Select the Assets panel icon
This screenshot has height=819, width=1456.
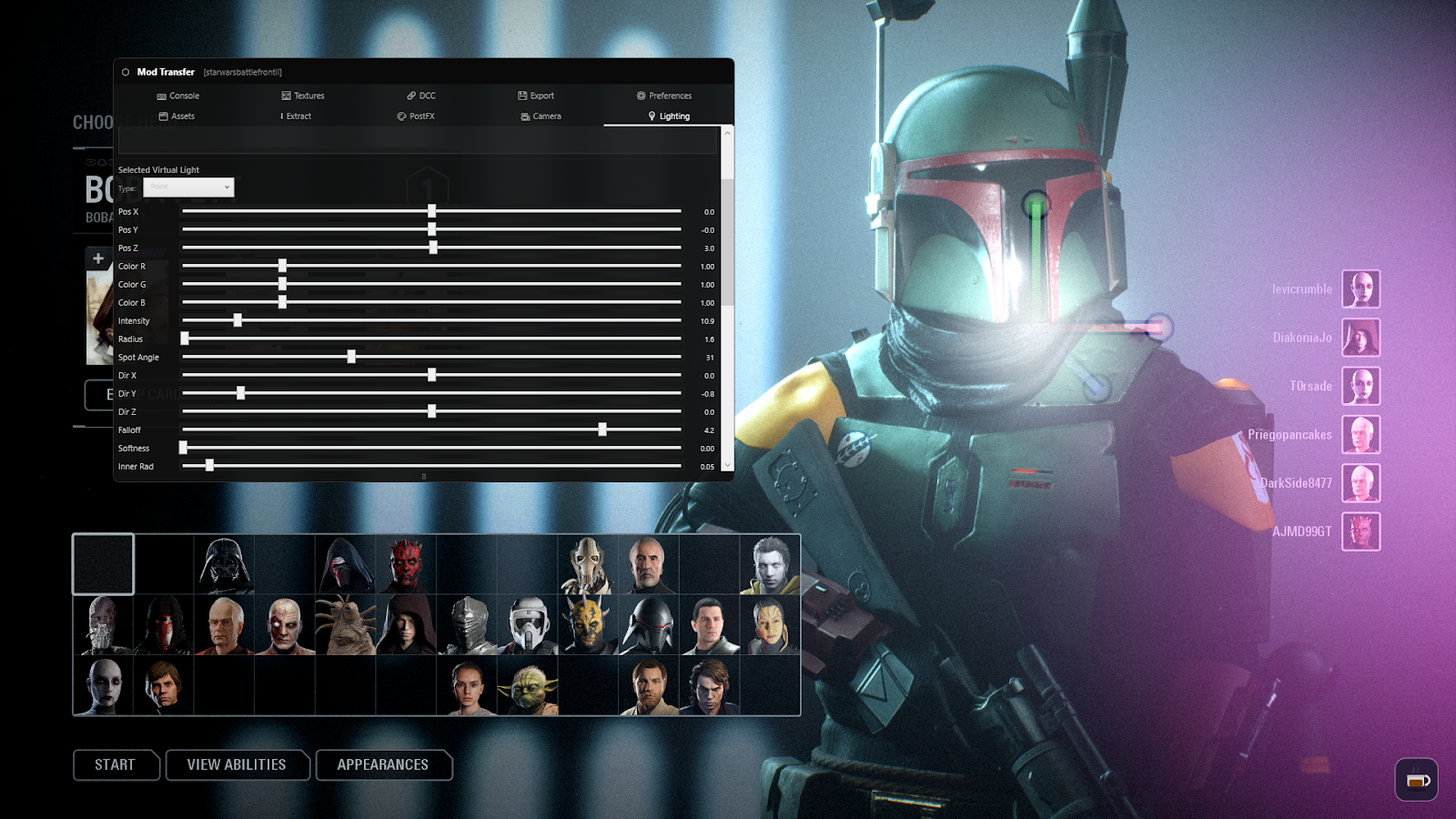(x=162, y=116)
